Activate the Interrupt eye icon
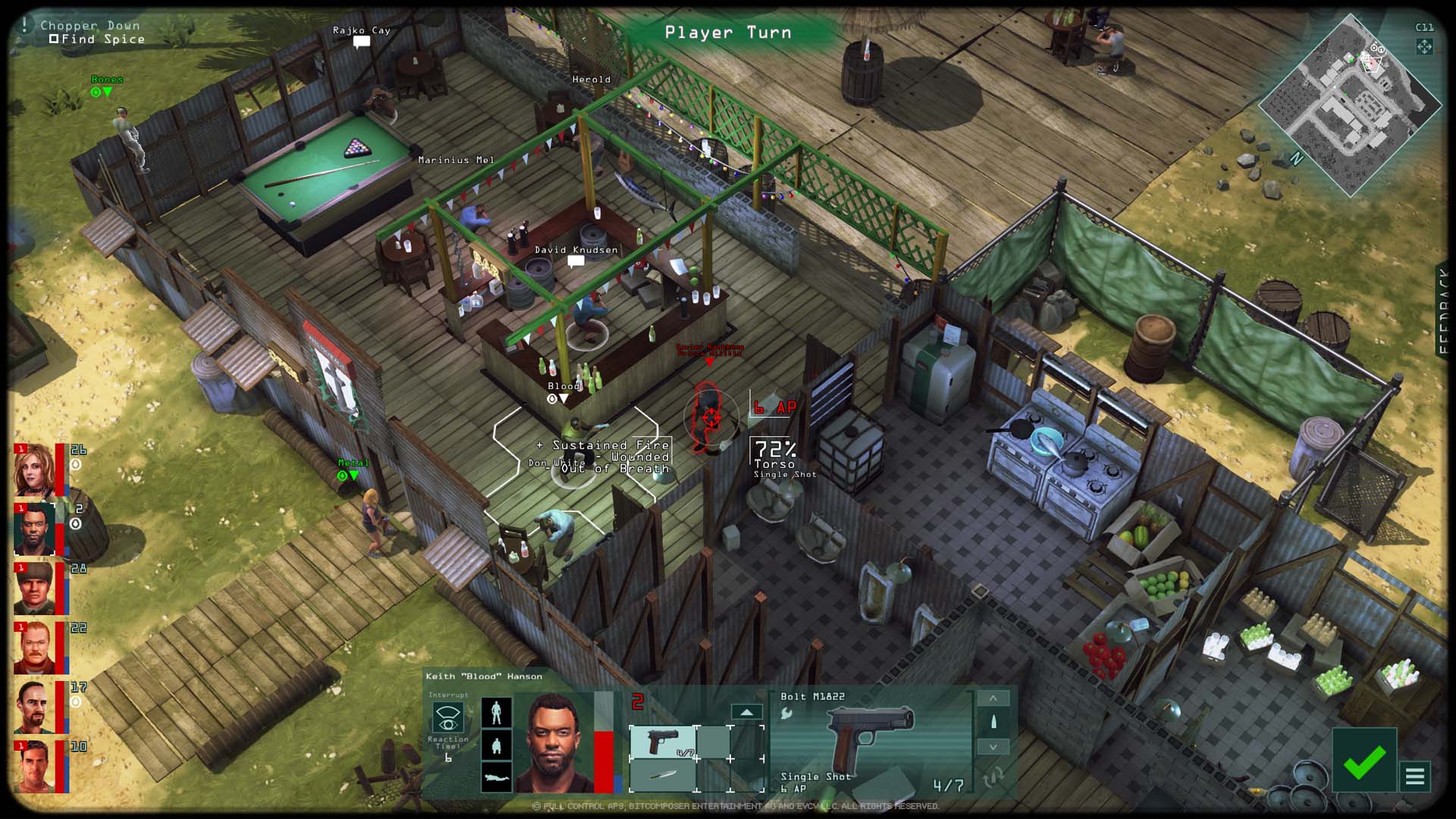Viewport: 1456px width, 819px height. [448, 717]
